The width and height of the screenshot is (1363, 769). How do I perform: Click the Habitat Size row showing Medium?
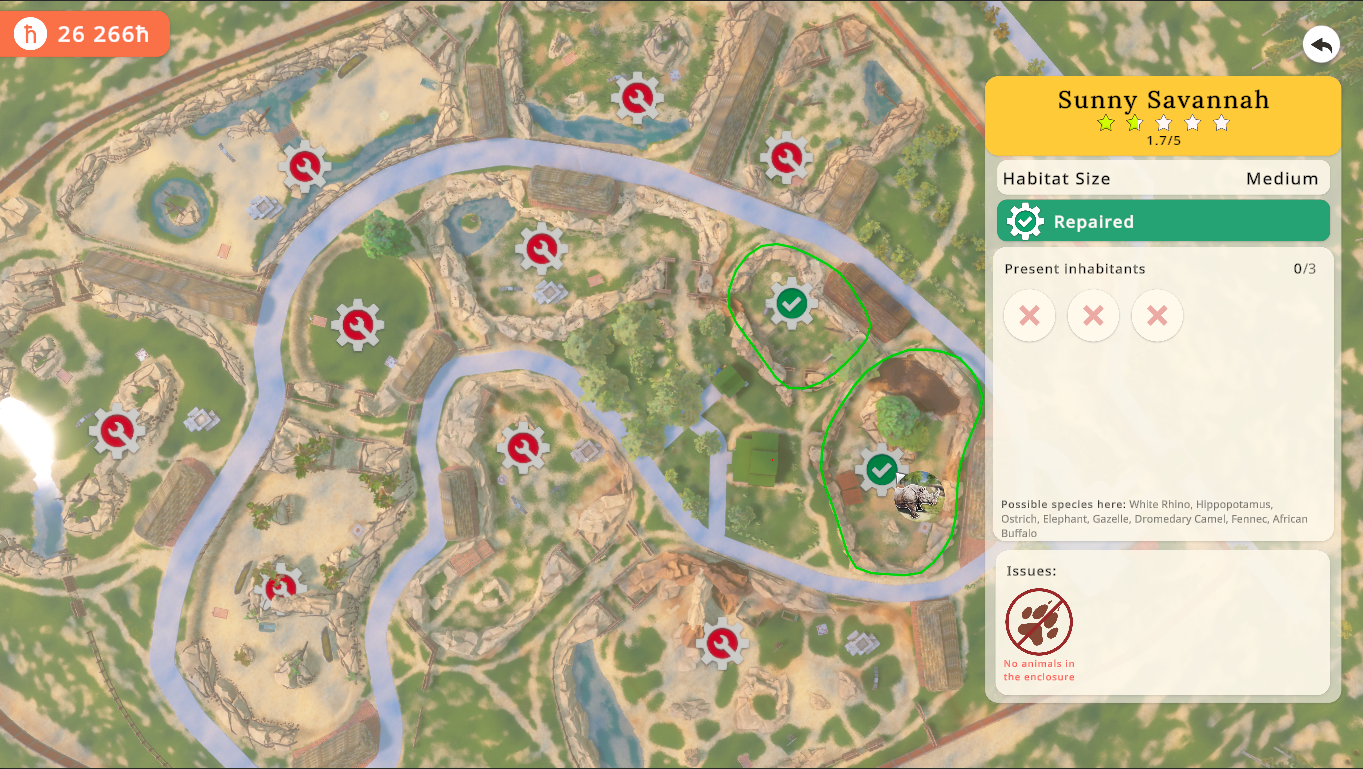(x=1163, y=178)
